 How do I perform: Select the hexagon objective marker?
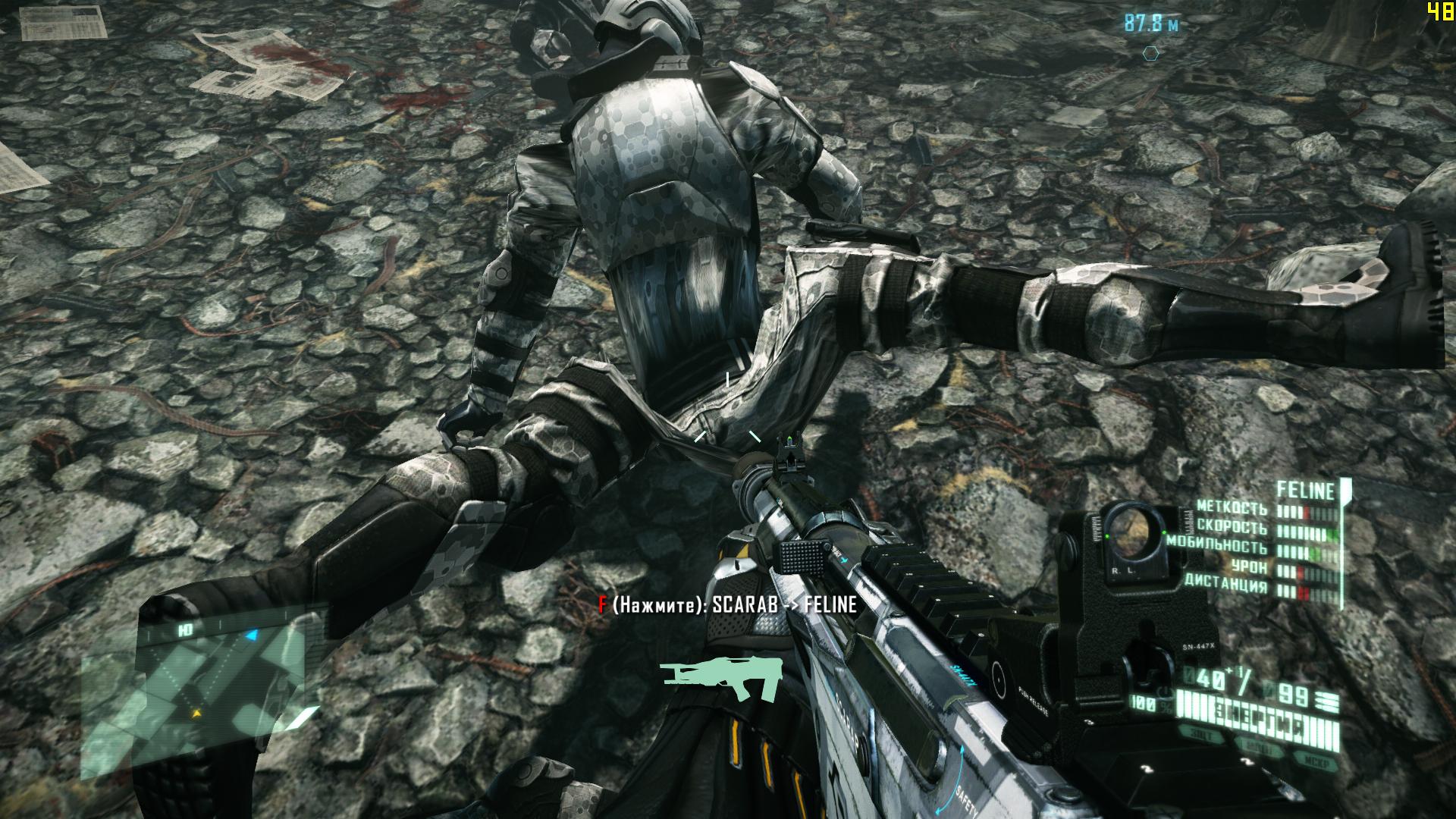point(1151,53)
